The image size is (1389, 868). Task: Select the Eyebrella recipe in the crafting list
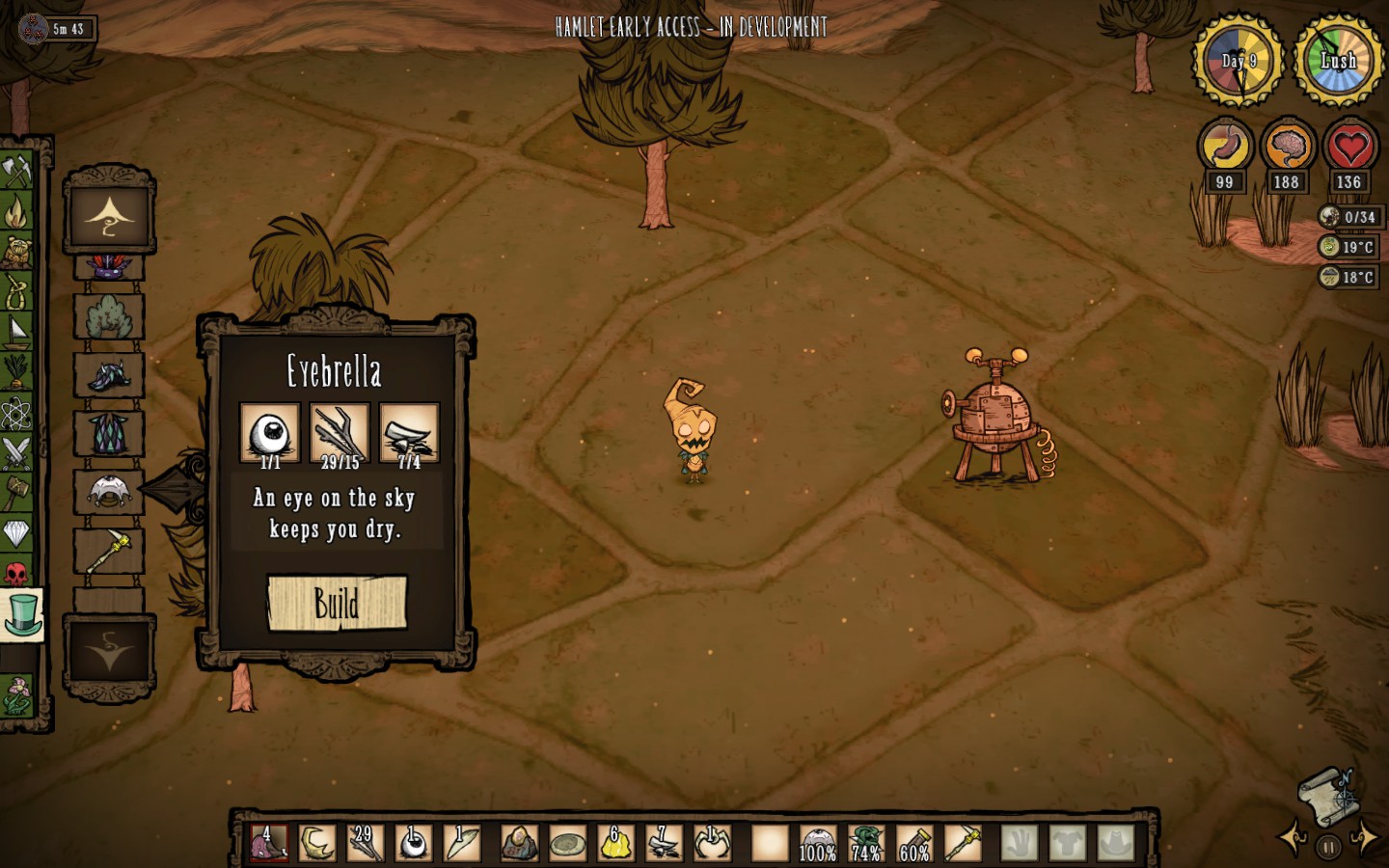click(109, 492)
